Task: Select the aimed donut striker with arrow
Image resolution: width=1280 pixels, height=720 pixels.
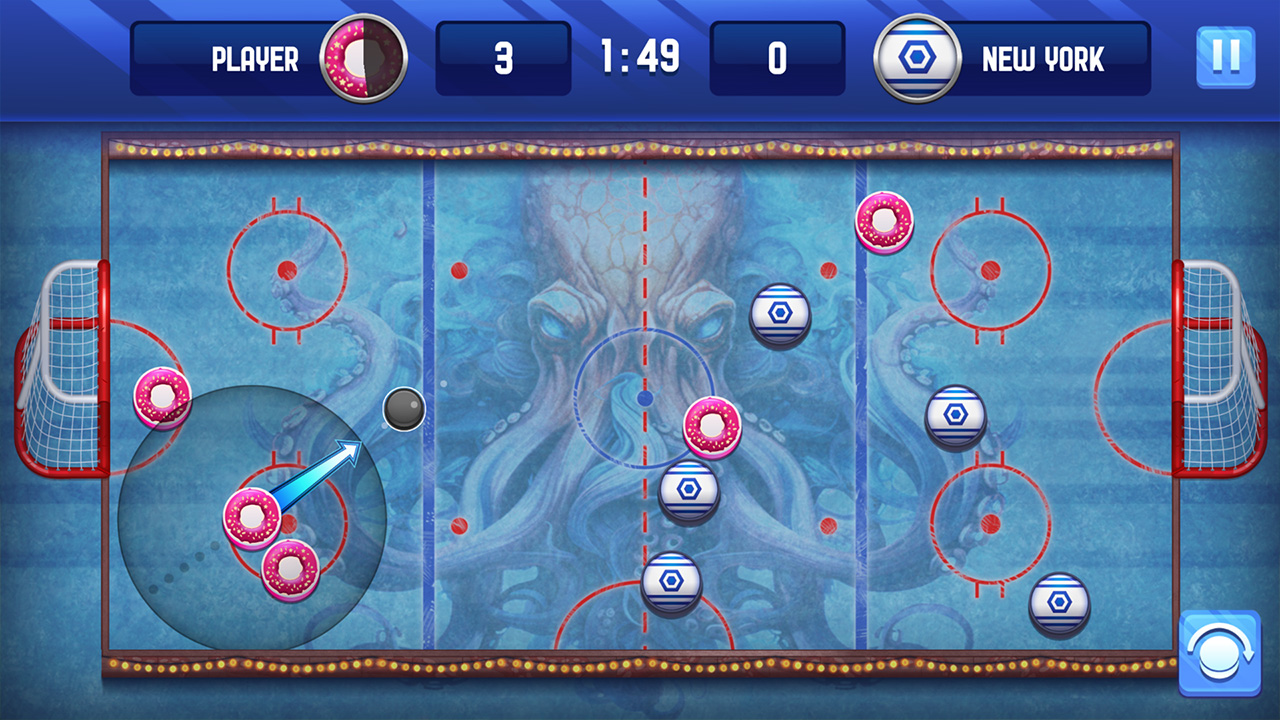Action: pos(253,516)
